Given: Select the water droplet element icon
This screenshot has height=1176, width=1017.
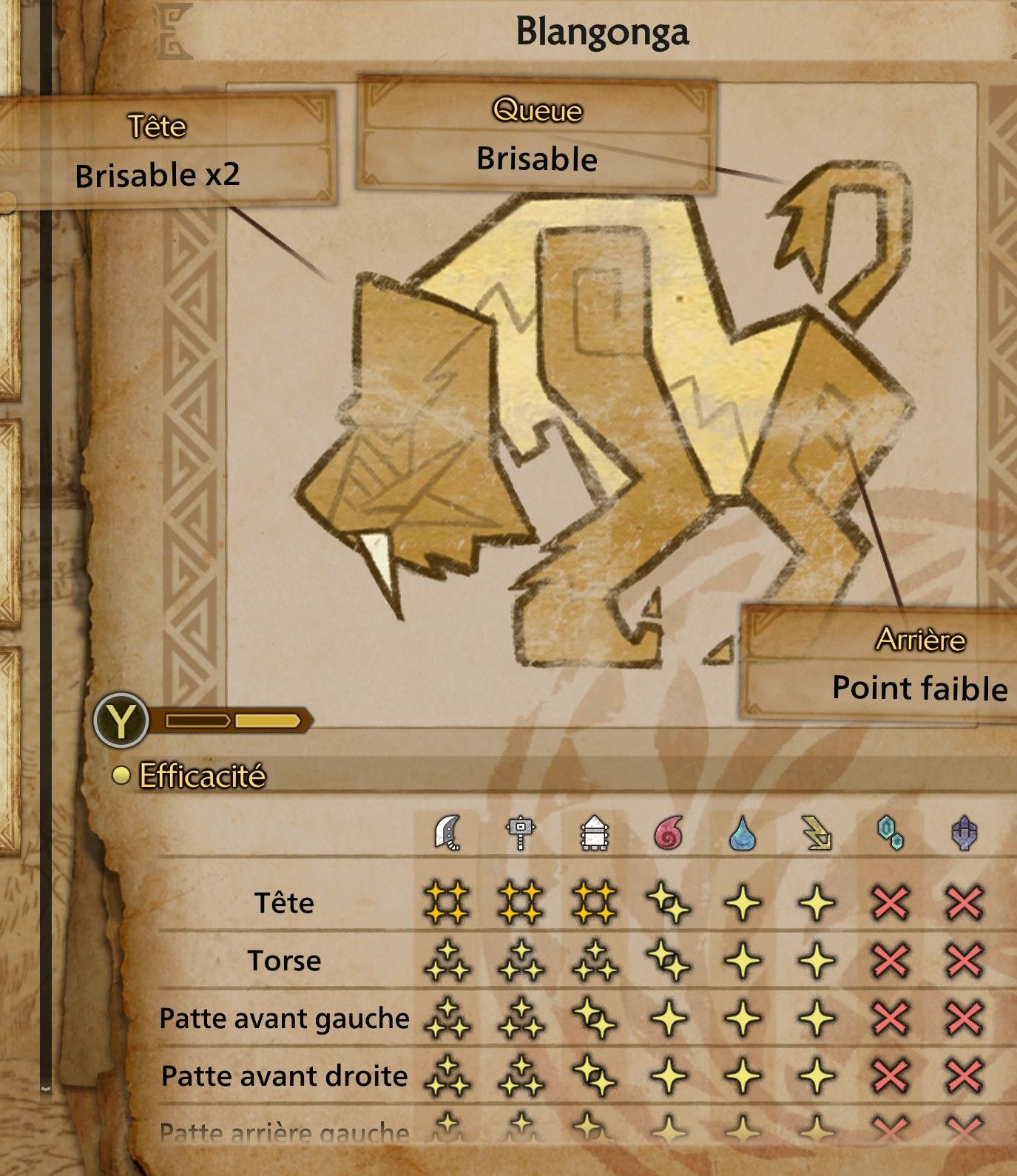Looking at the screenshot, I should (743, 834).
